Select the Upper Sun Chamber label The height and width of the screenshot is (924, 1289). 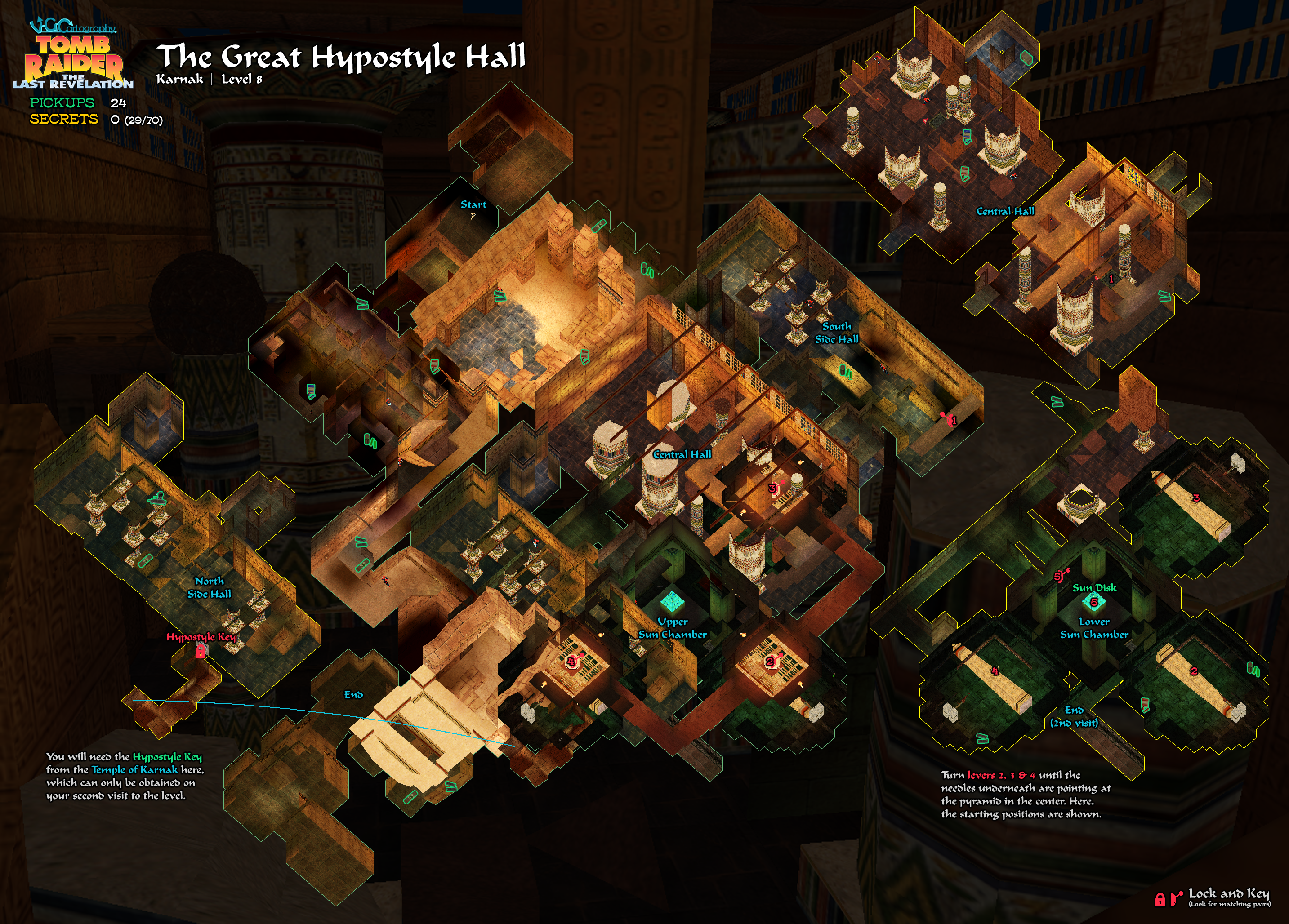tap(672, 628)
